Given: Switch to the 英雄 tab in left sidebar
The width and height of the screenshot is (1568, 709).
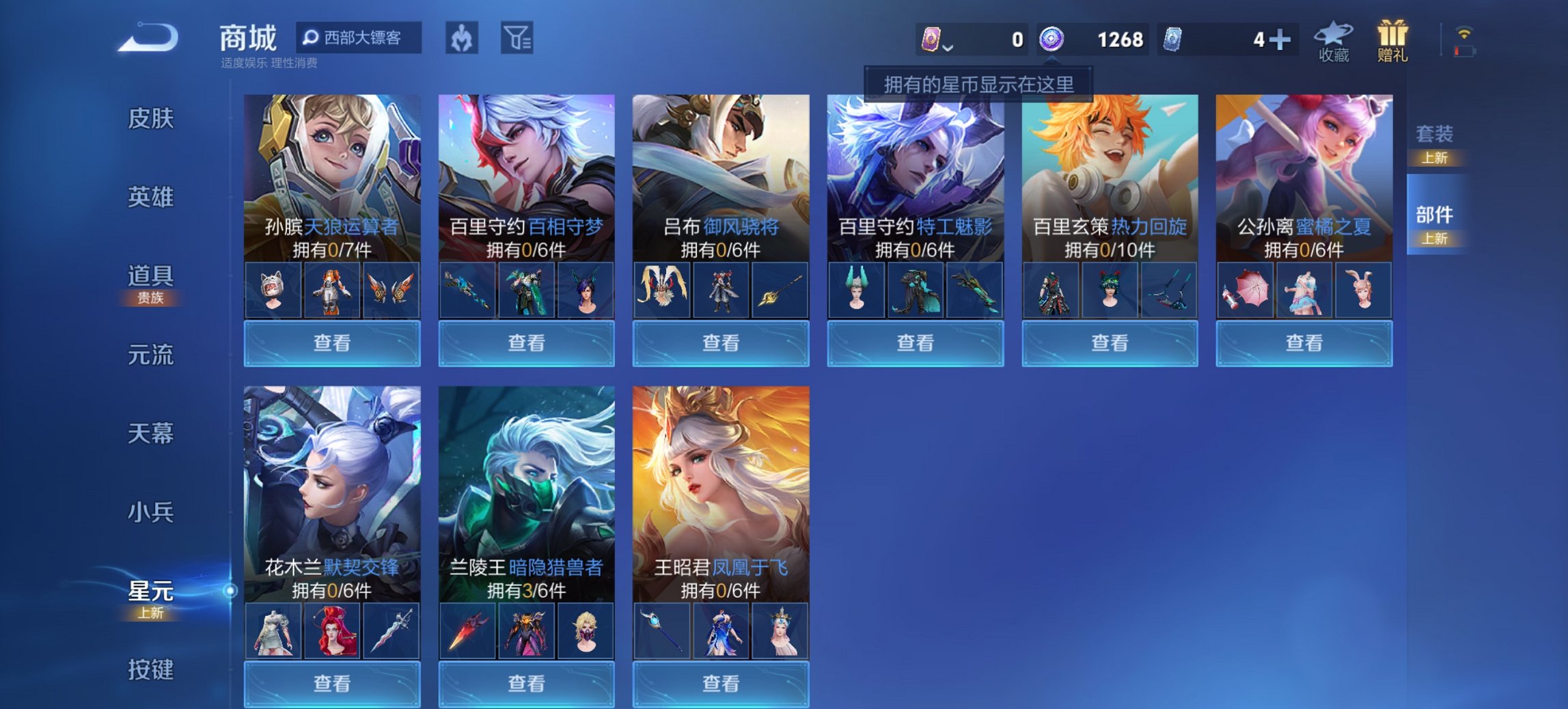Looking at the screenshot, I should click(152, 197).
